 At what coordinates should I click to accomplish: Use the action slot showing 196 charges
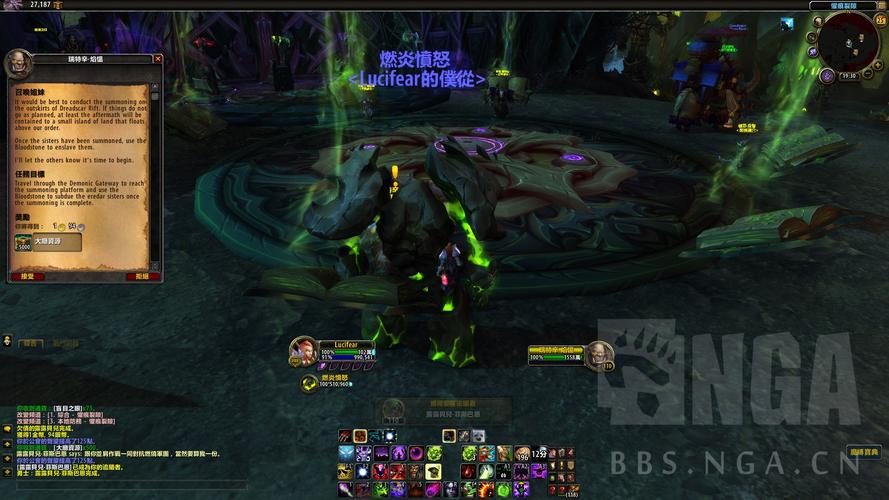point(522,454)
